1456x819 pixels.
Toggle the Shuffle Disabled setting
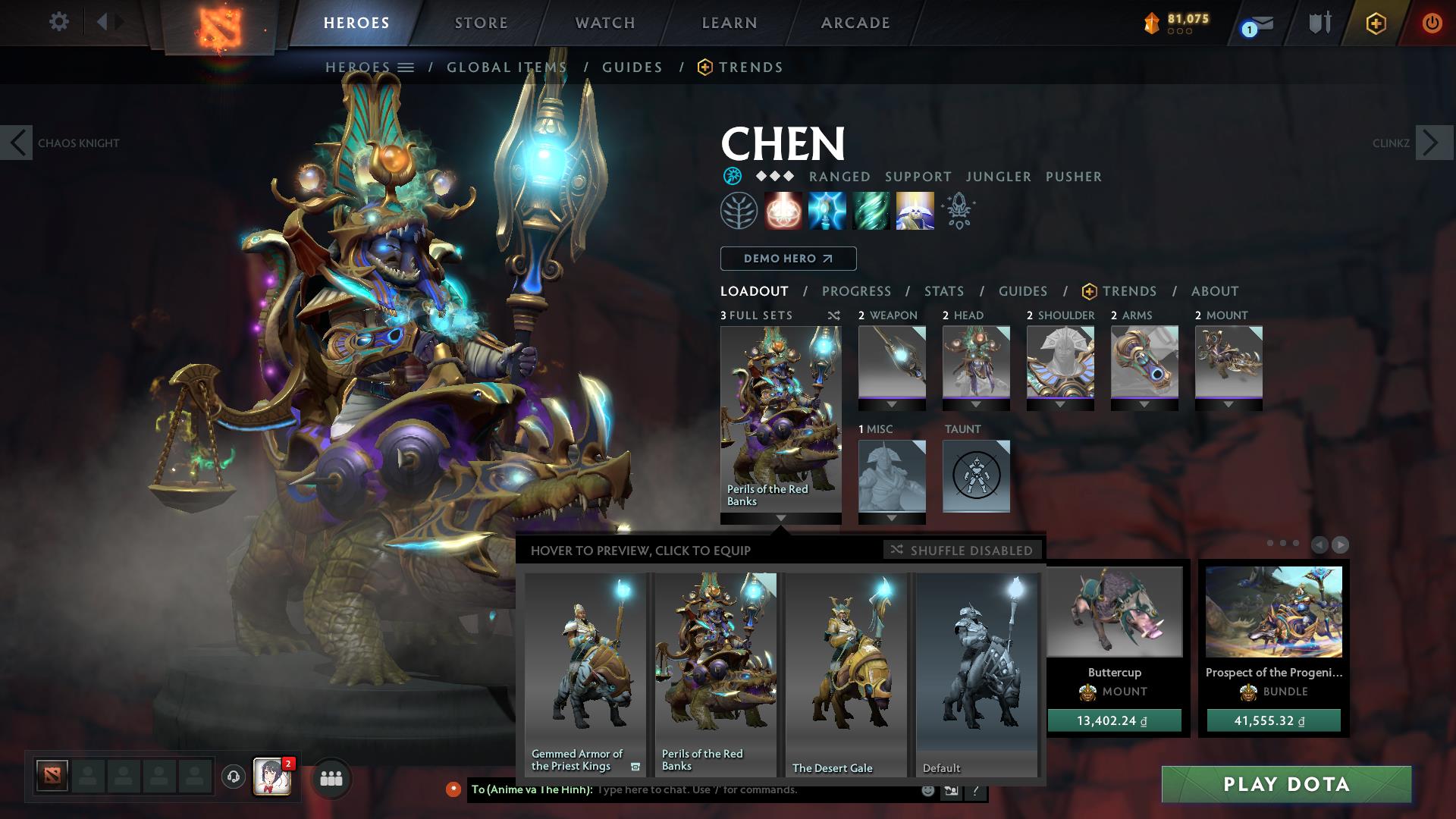[962, 551]
